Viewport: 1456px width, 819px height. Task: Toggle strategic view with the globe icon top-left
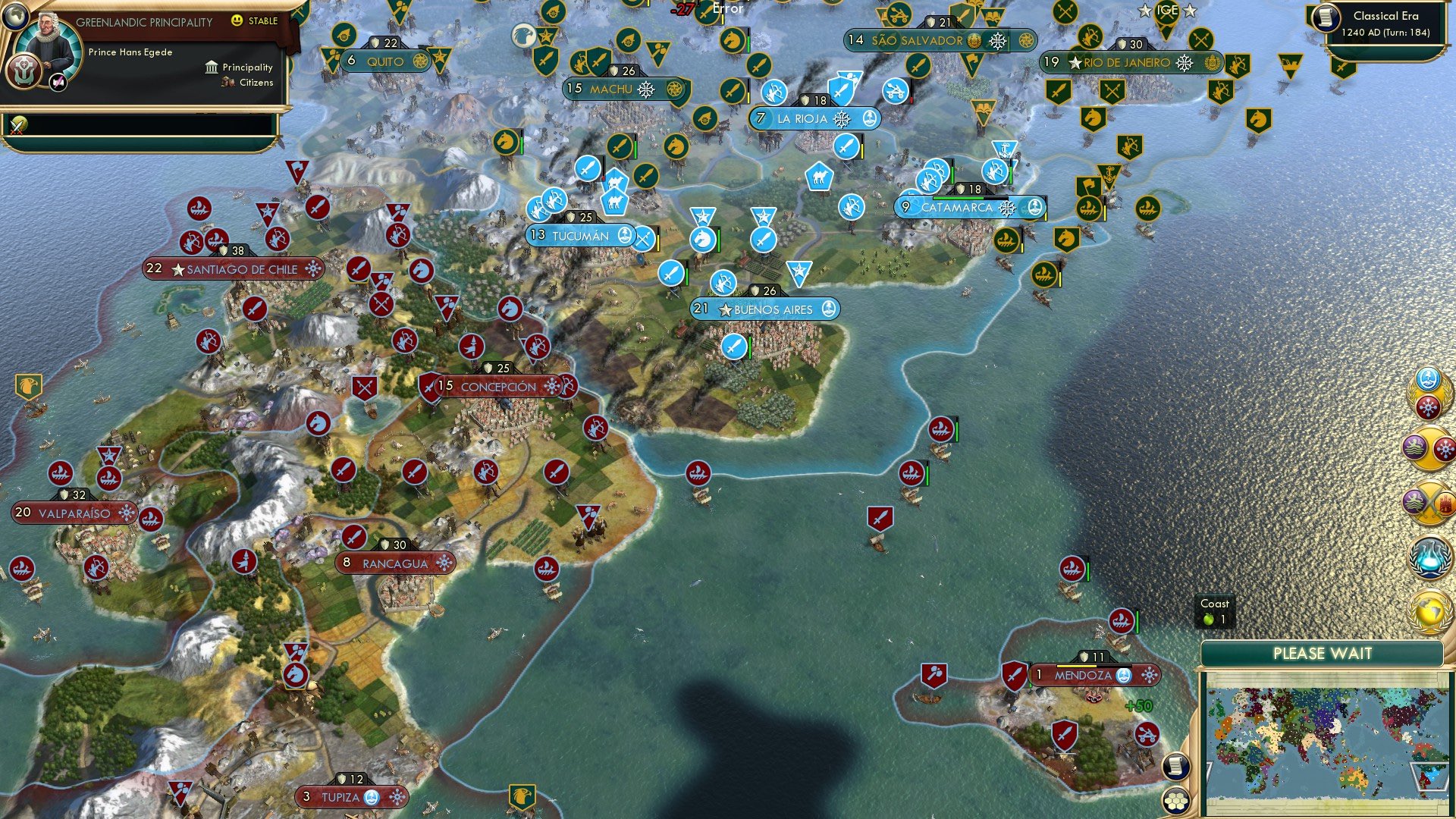[16, 16]
